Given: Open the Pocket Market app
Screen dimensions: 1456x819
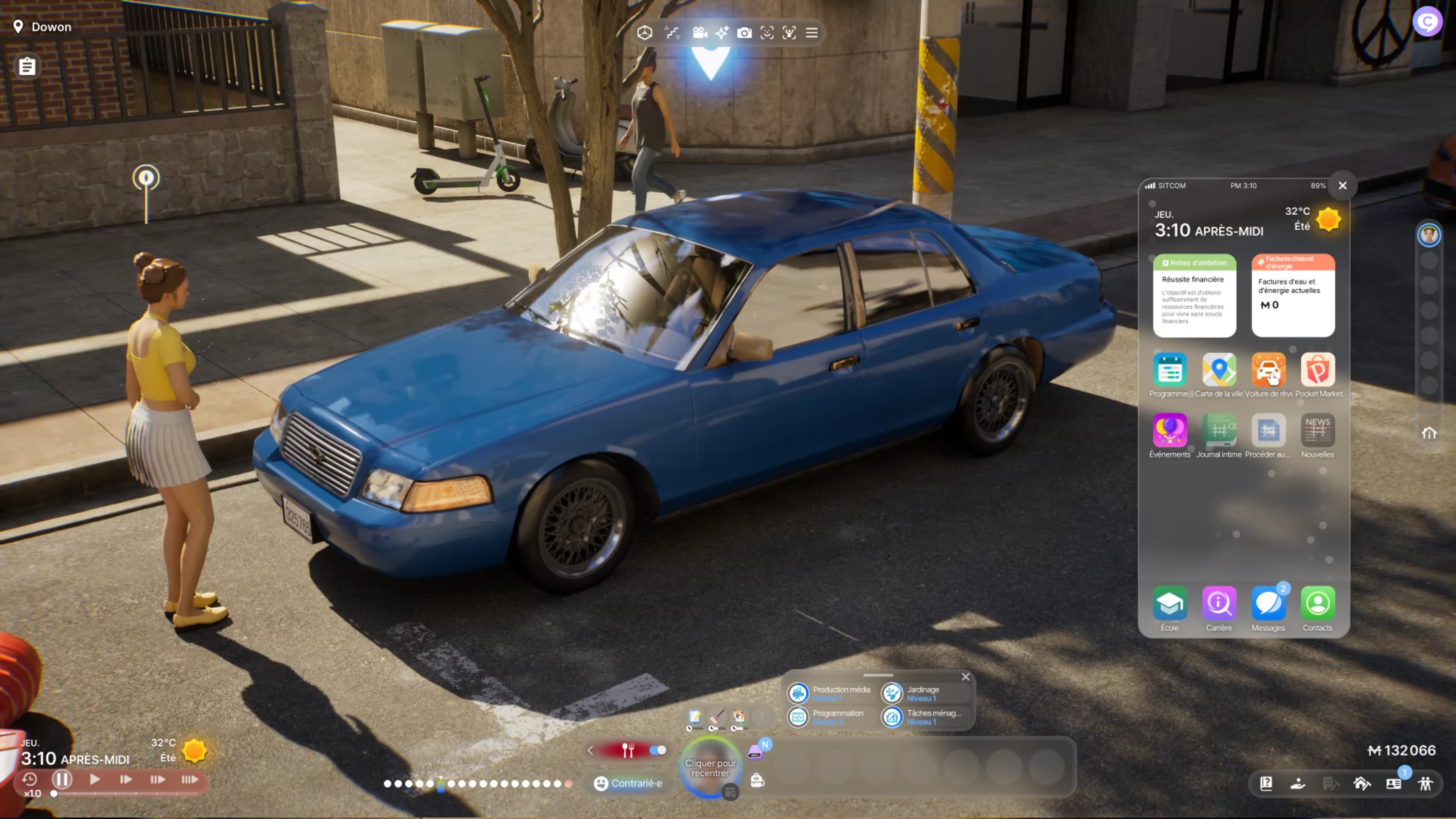Looking at the screenshot, I should pos(1318,370).
